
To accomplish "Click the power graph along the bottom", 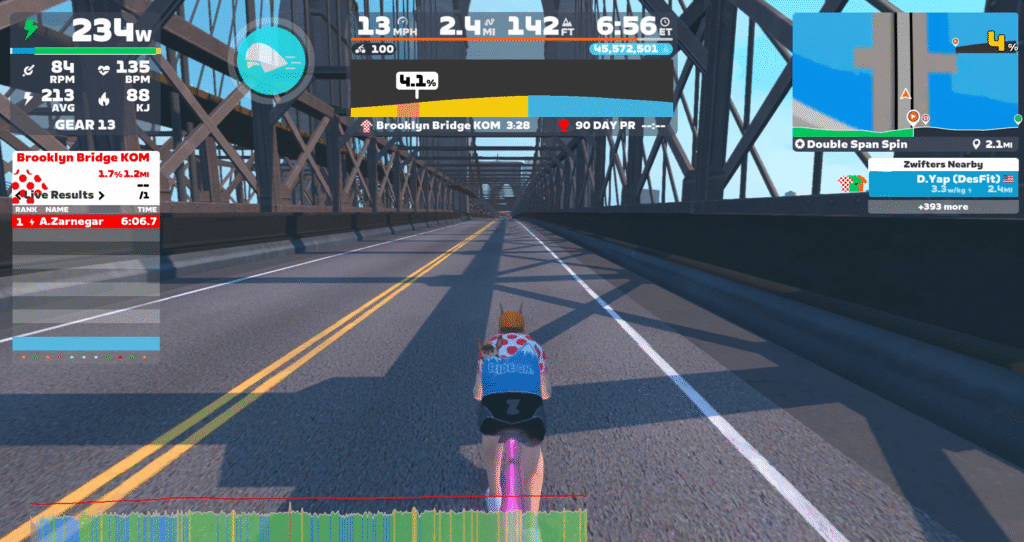I will (x=310, y=524).
